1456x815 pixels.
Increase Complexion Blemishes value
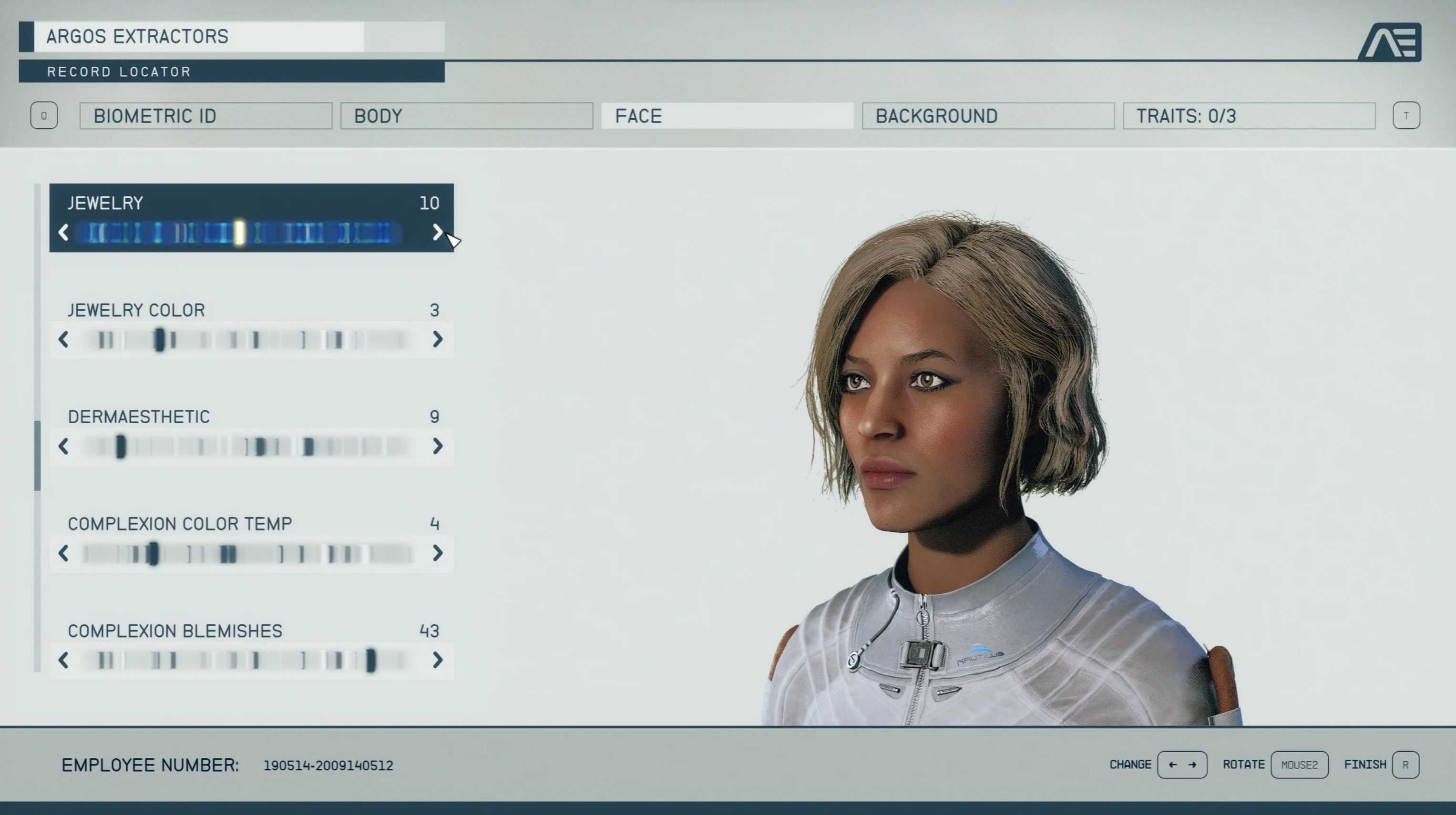(437, 660)
